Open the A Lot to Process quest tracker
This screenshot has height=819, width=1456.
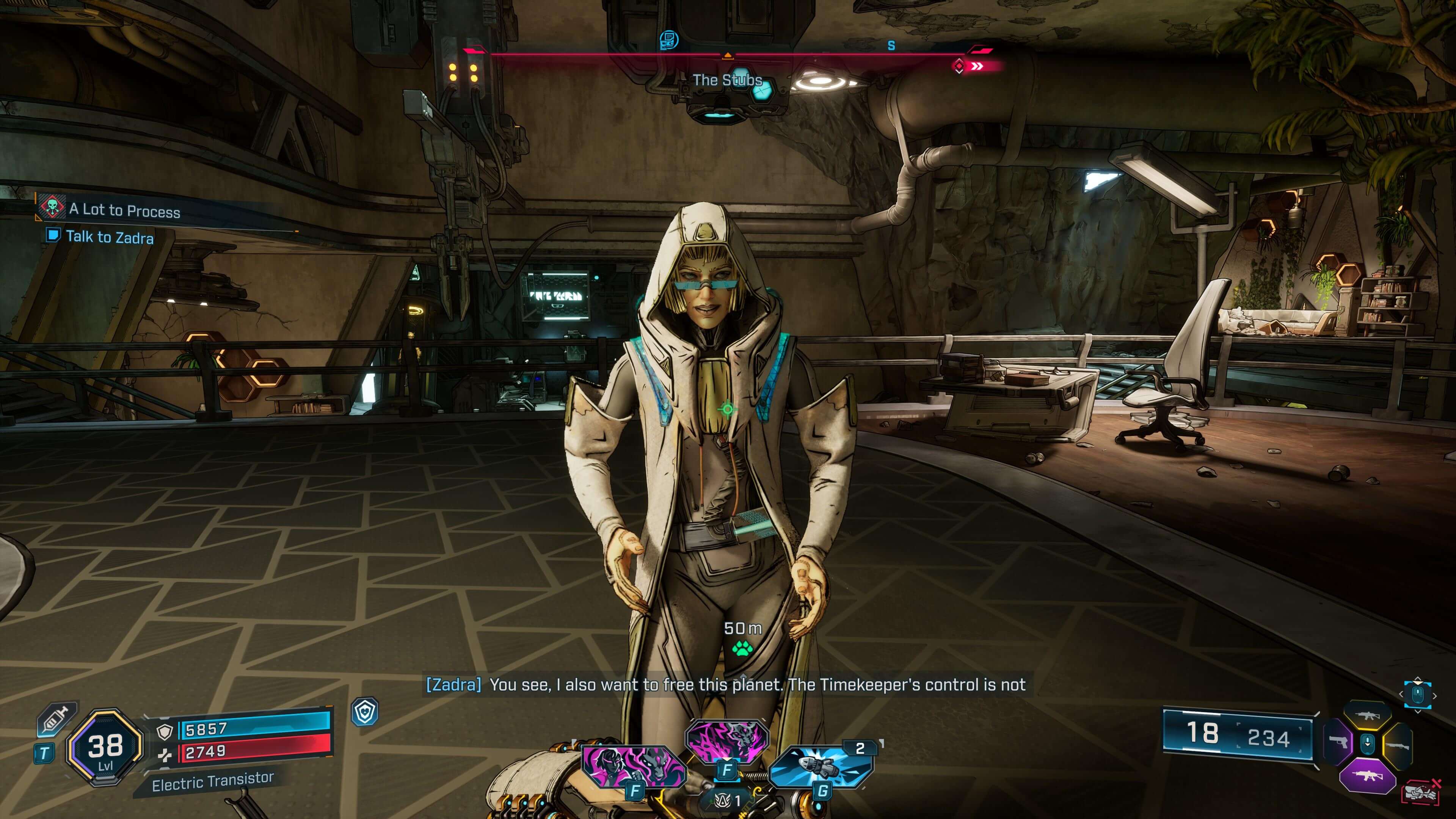pyautogui.click(x=124, y=210)
